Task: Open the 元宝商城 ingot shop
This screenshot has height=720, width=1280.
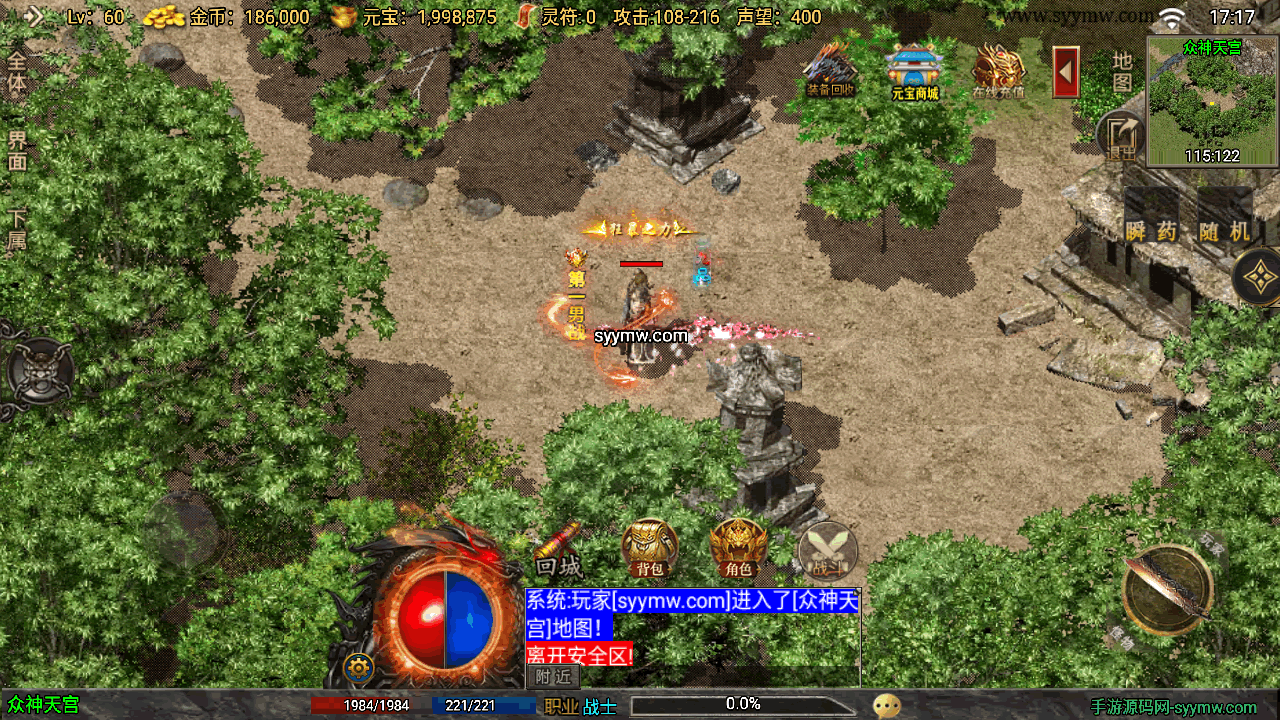Action: point(915,70)
